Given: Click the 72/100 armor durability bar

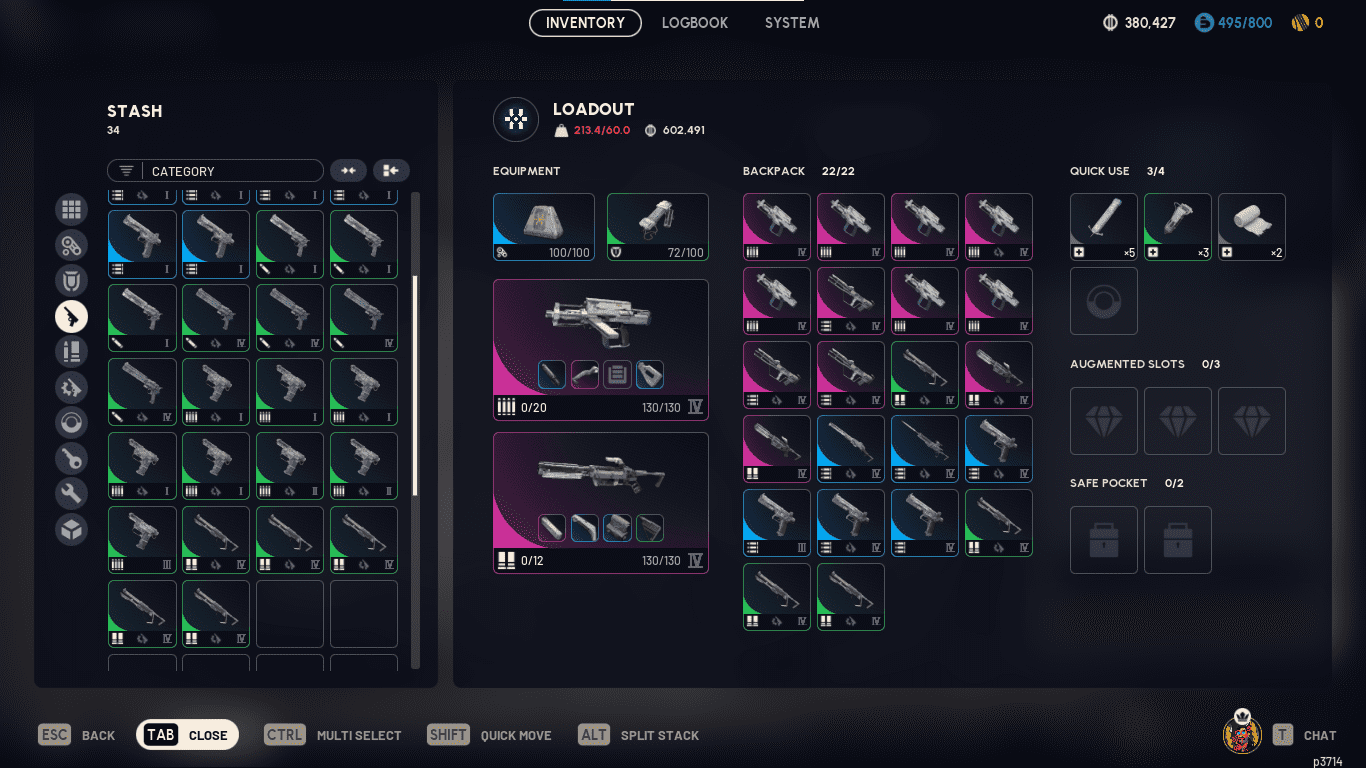Looking at the screenshot, I should (657, 253).
